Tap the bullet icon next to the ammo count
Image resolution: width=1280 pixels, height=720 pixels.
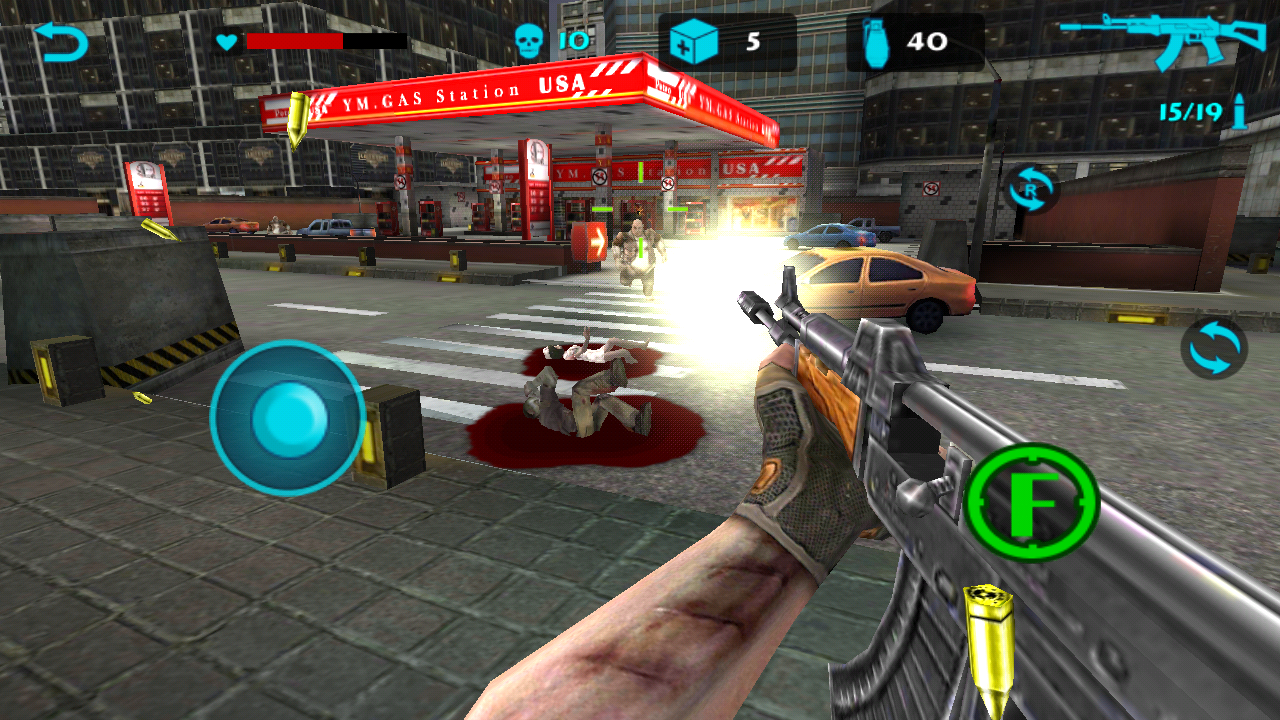point(1240,113)
